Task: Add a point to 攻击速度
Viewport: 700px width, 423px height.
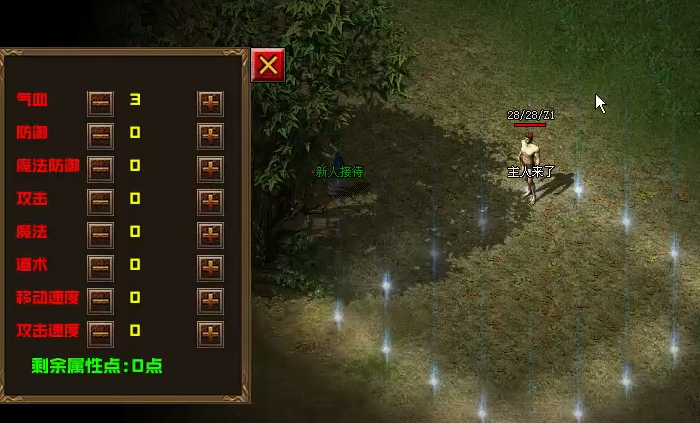Action: (x=210, y=332)
